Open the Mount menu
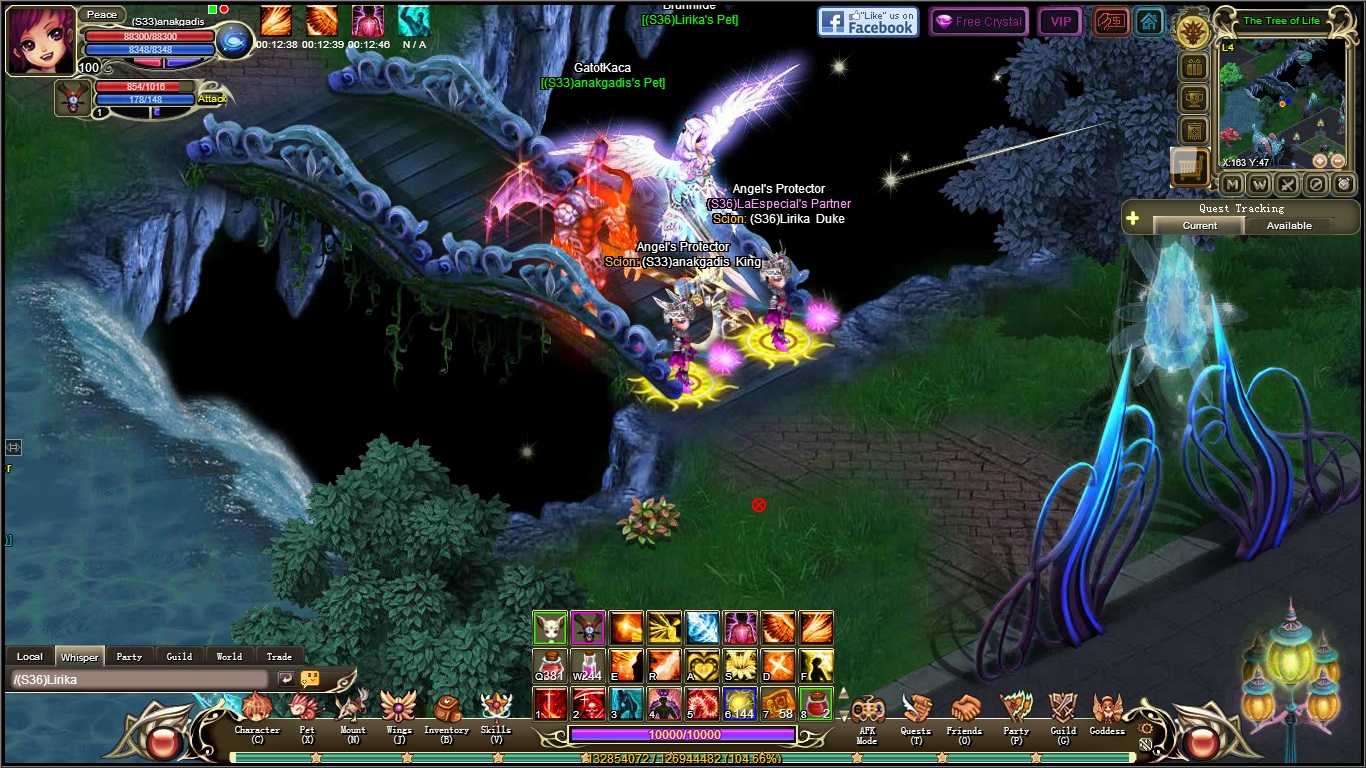Image resolution: width=1366 pixels, height=768 pixels. click(352, 712)
